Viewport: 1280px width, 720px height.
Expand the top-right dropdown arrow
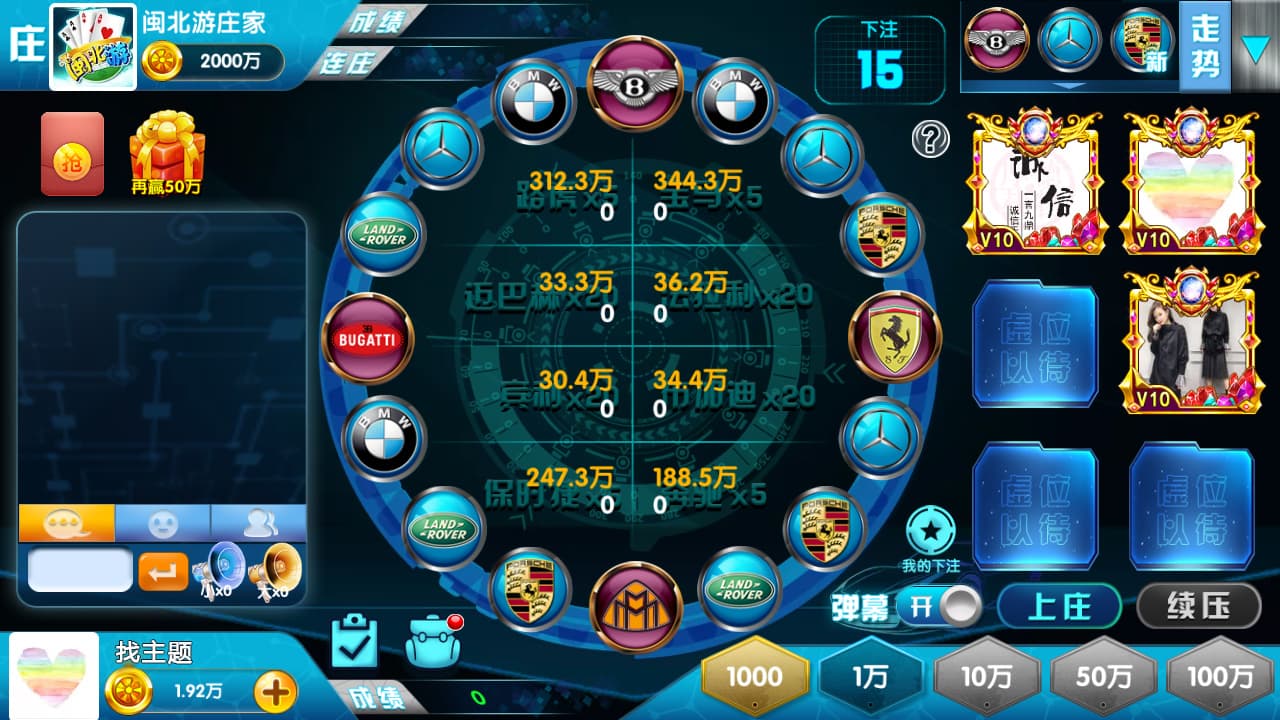[x=1256, y=47]
